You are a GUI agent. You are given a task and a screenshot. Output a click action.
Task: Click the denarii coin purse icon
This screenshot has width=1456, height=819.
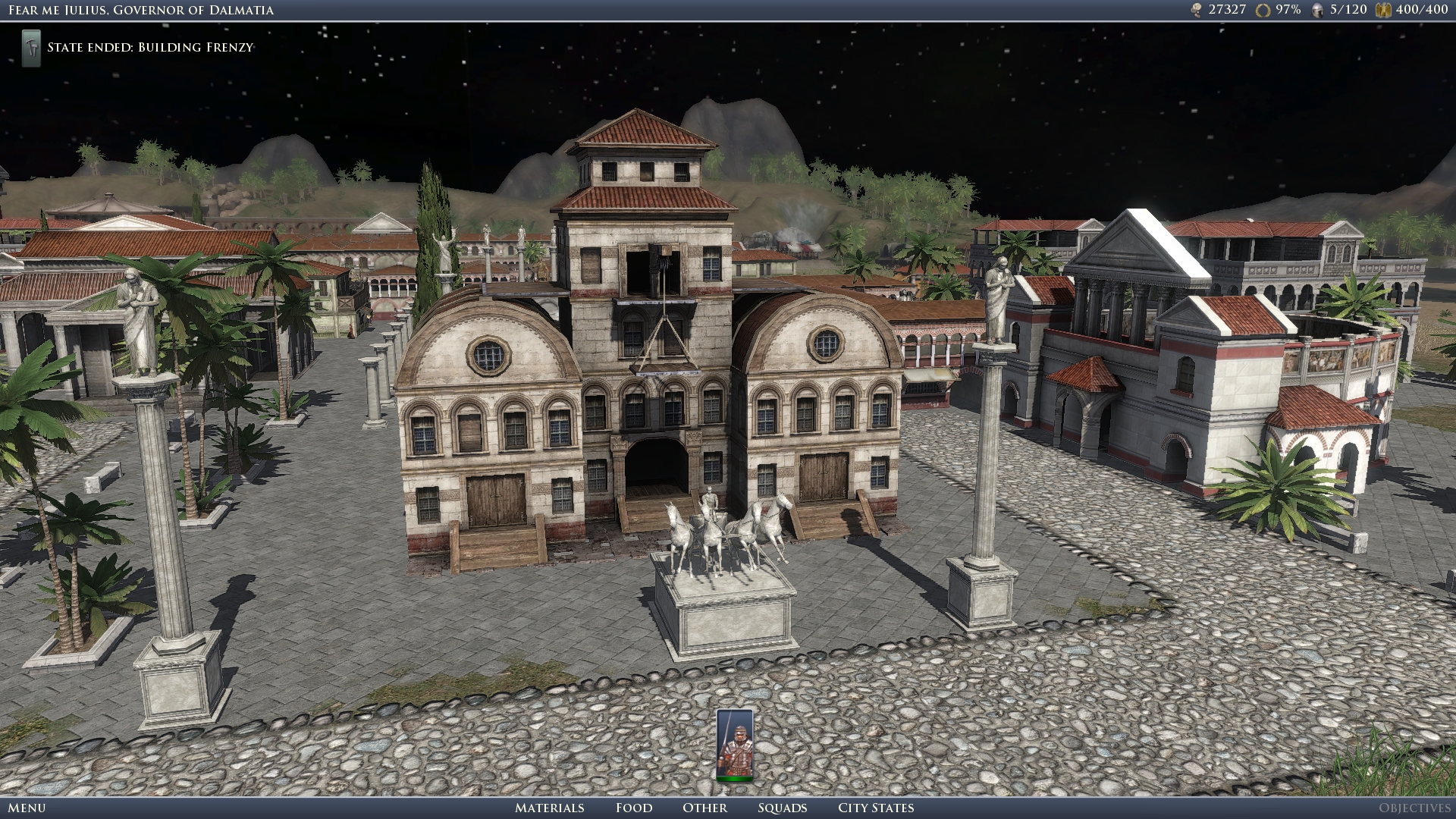click(x=1195, y=10)
